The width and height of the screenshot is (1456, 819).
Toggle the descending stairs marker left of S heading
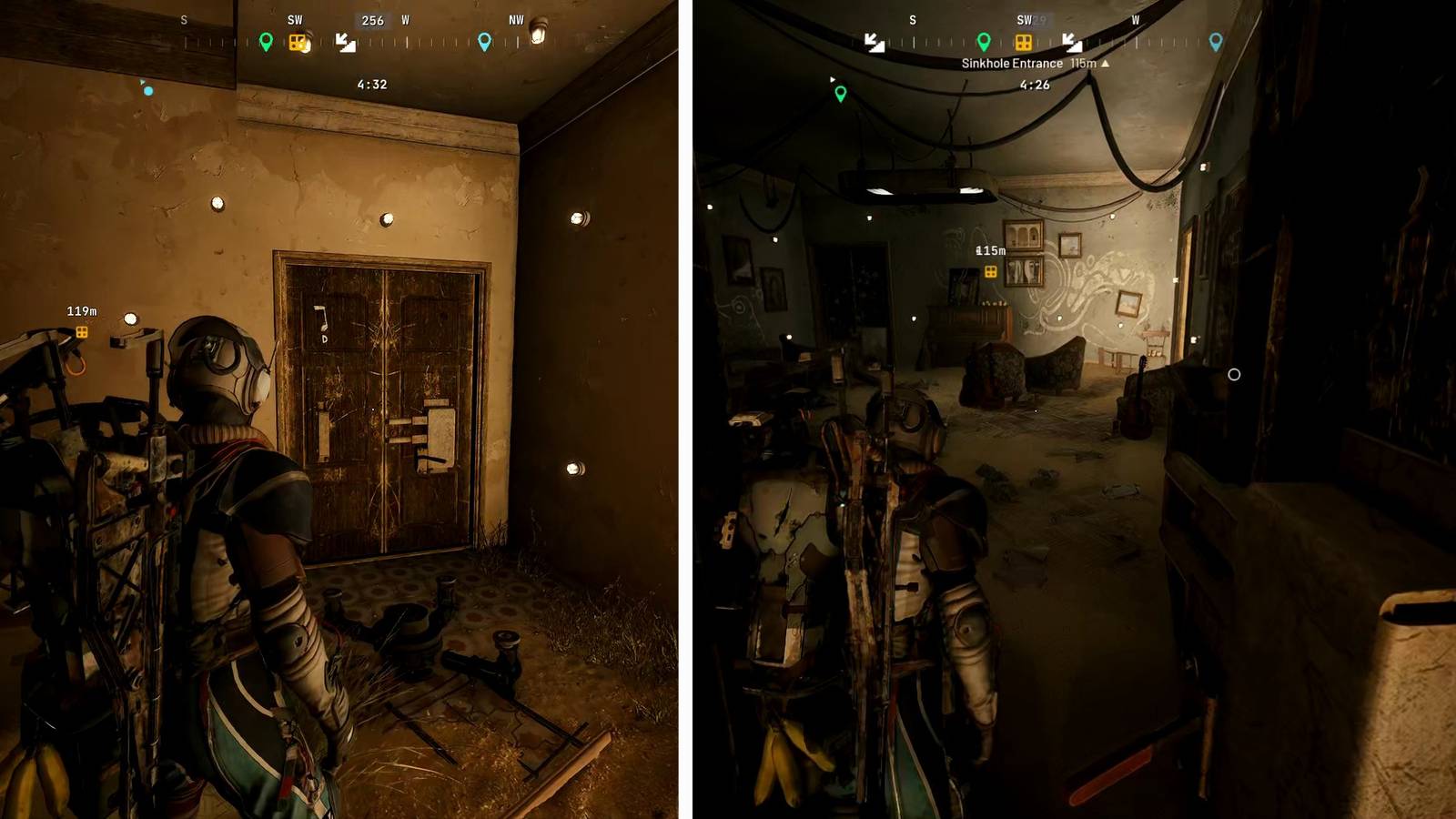click(873, 44)
